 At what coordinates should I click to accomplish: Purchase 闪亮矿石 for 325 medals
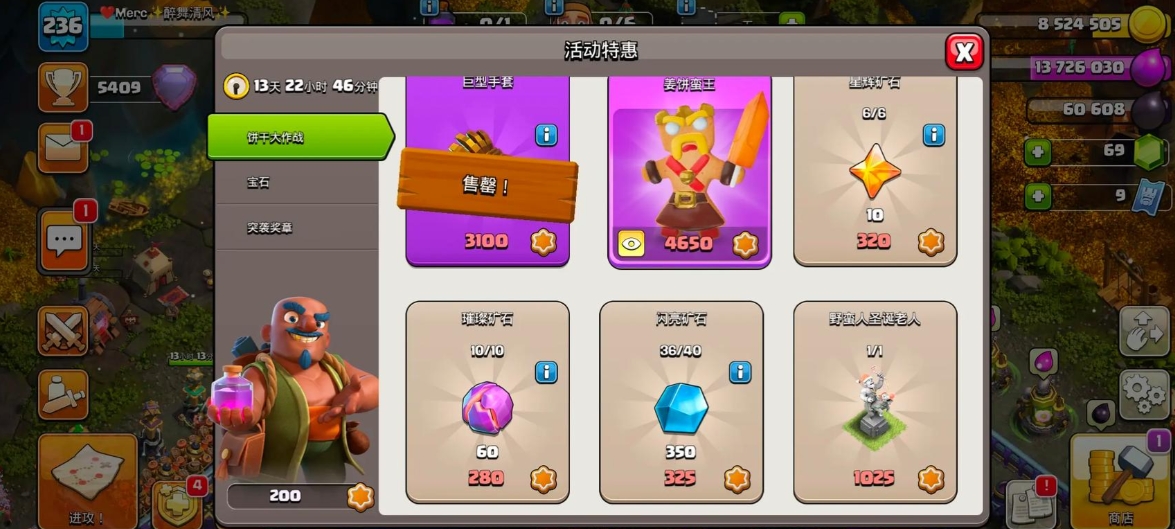(681, 478)
